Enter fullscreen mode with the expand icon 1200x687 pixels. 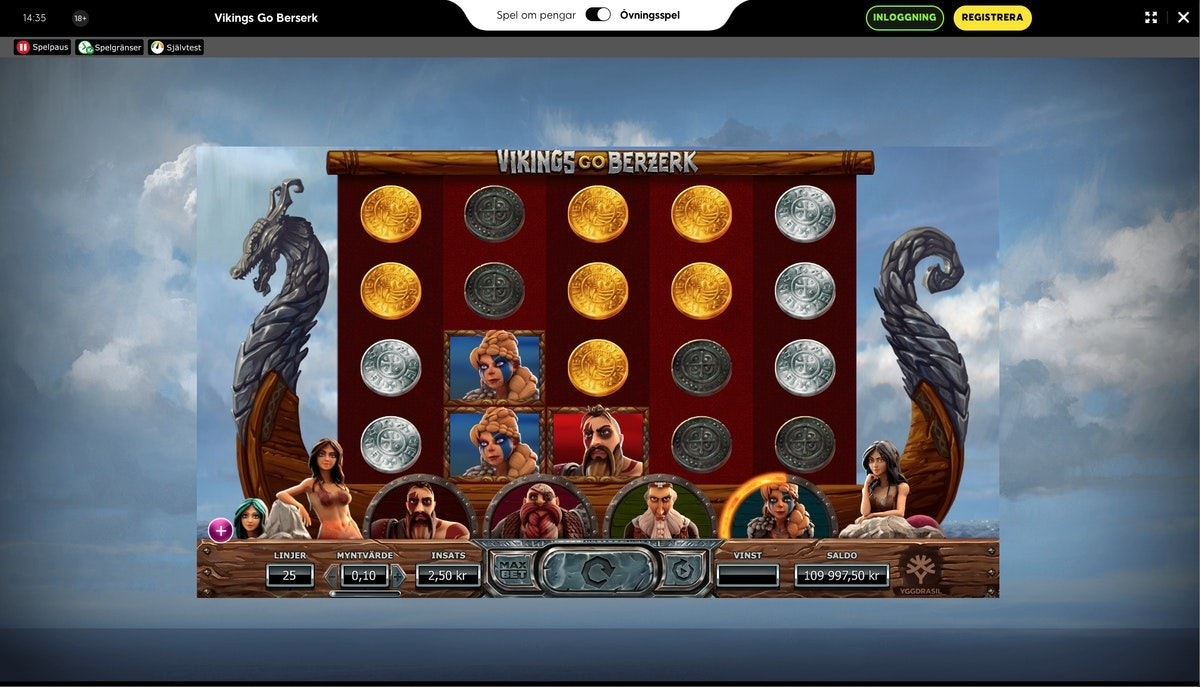tap(1151, 17)
